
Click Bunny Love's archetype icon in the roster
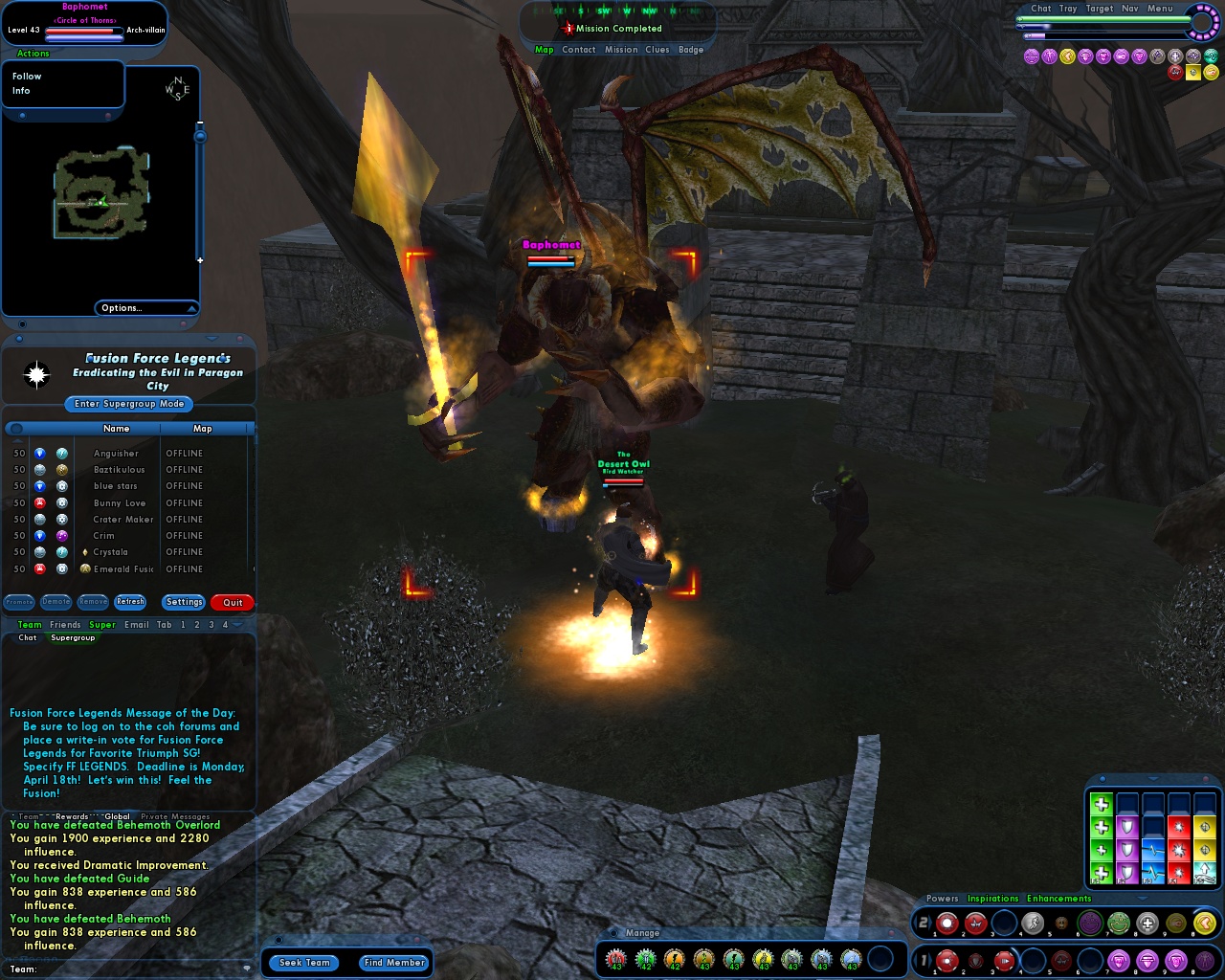pyautogui.click(x=40, y=503)
